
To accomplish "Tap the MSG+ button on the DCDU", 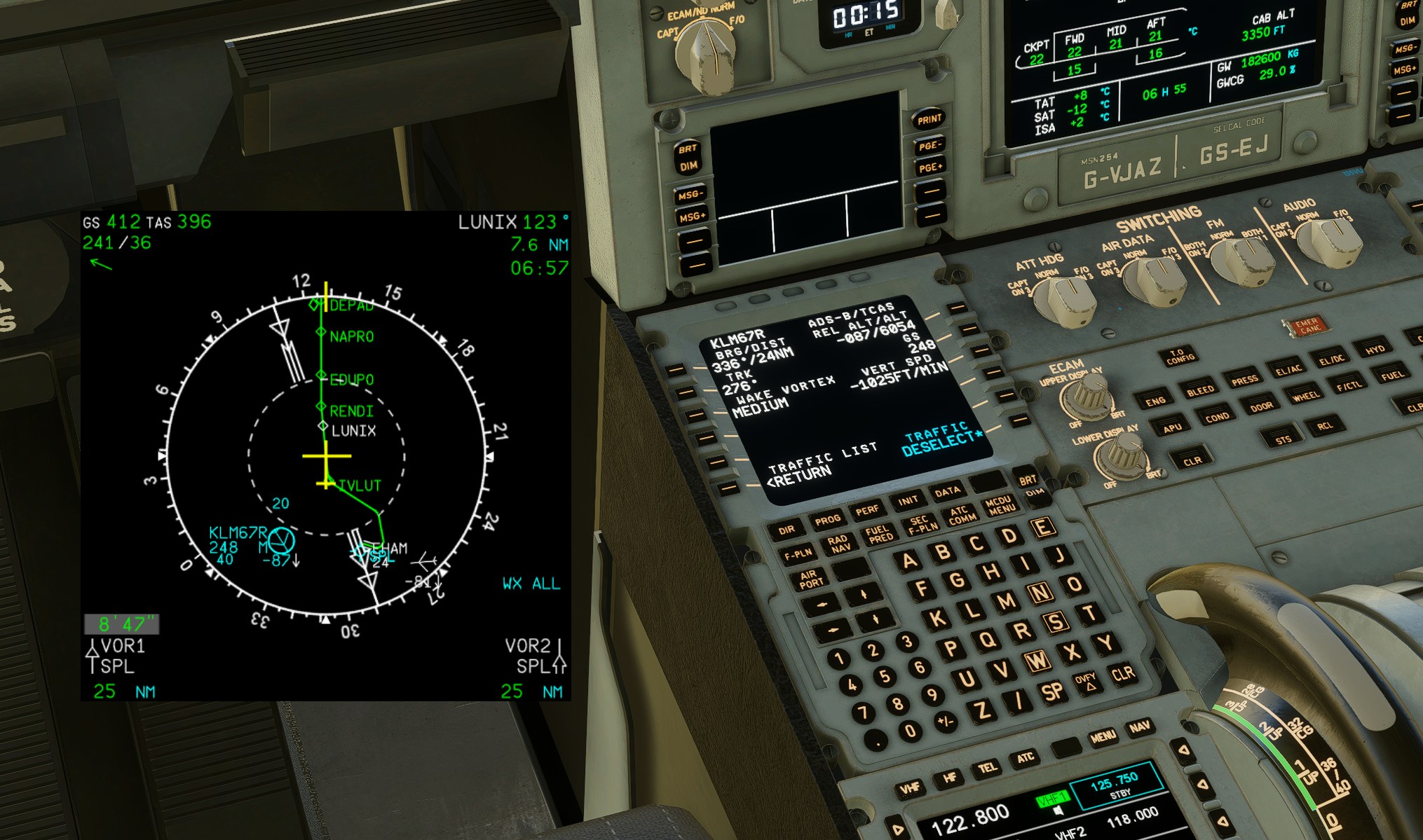I will coord(692,217).
